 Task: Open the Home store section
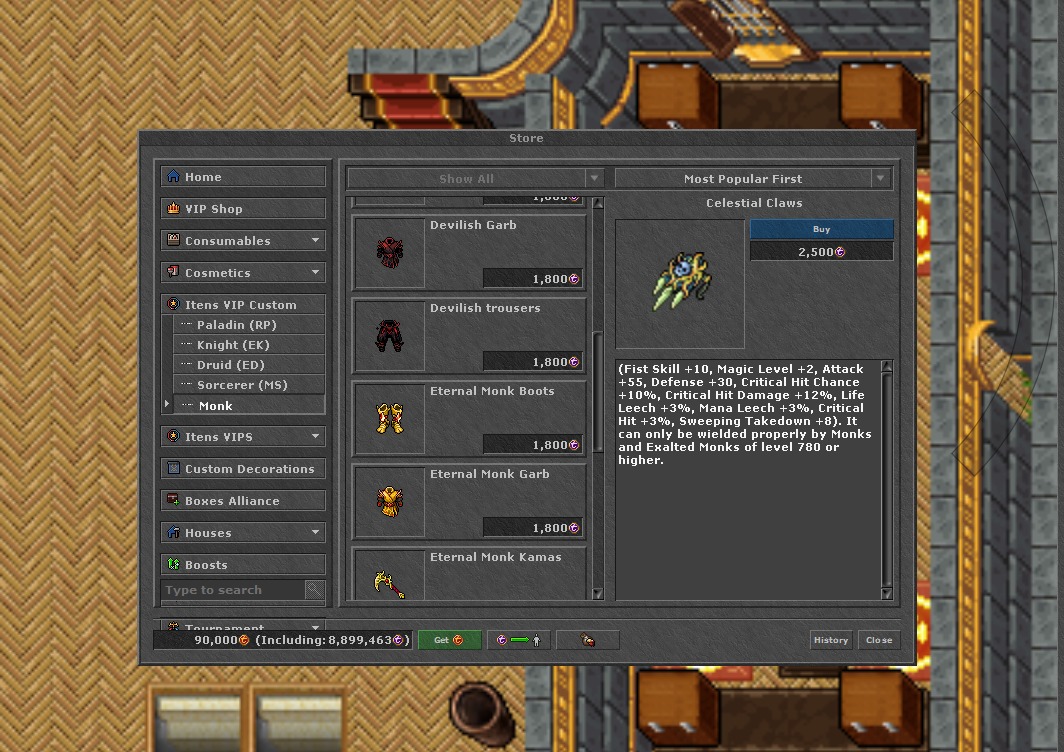[243, 177]
